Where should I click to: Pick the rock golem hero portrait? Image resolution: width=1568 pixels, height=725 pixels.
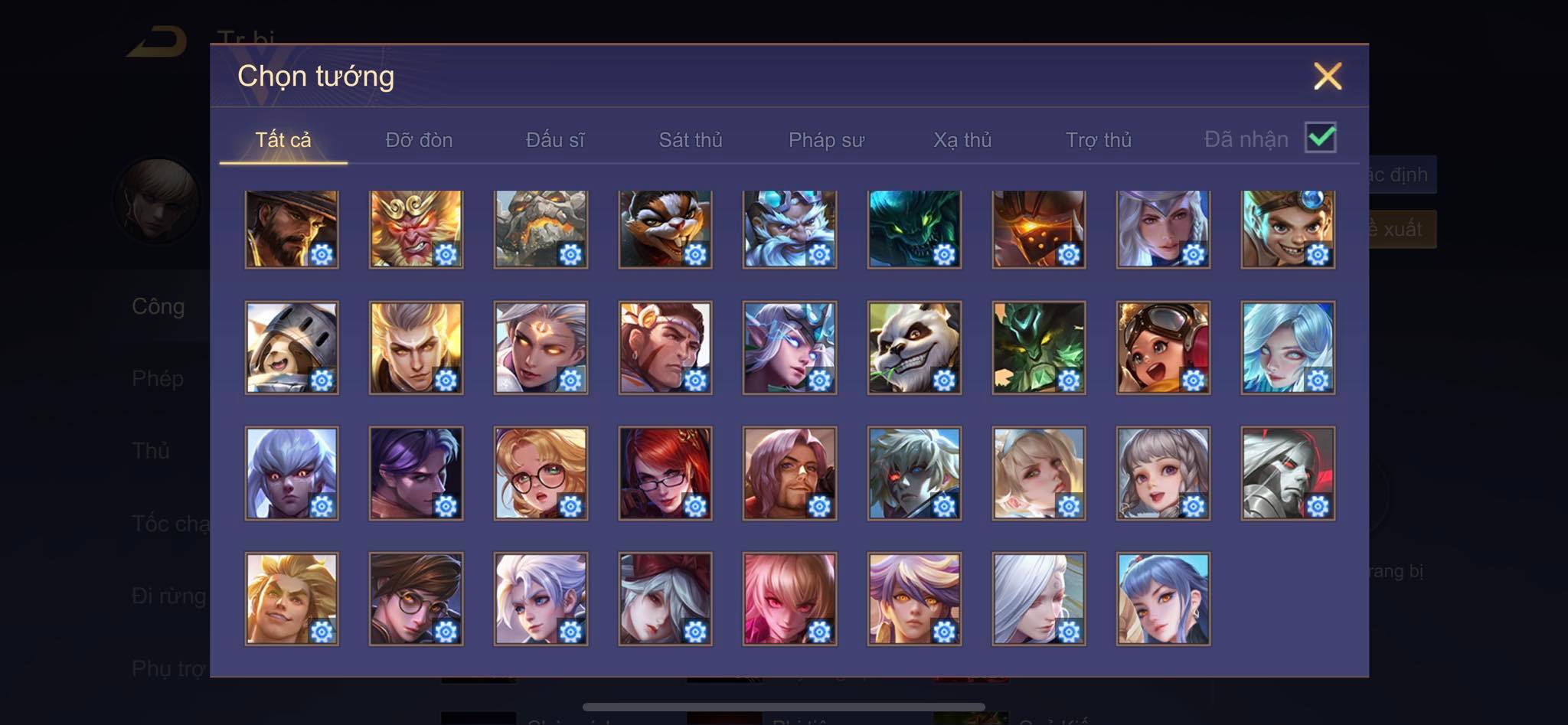tap(541, 230)
